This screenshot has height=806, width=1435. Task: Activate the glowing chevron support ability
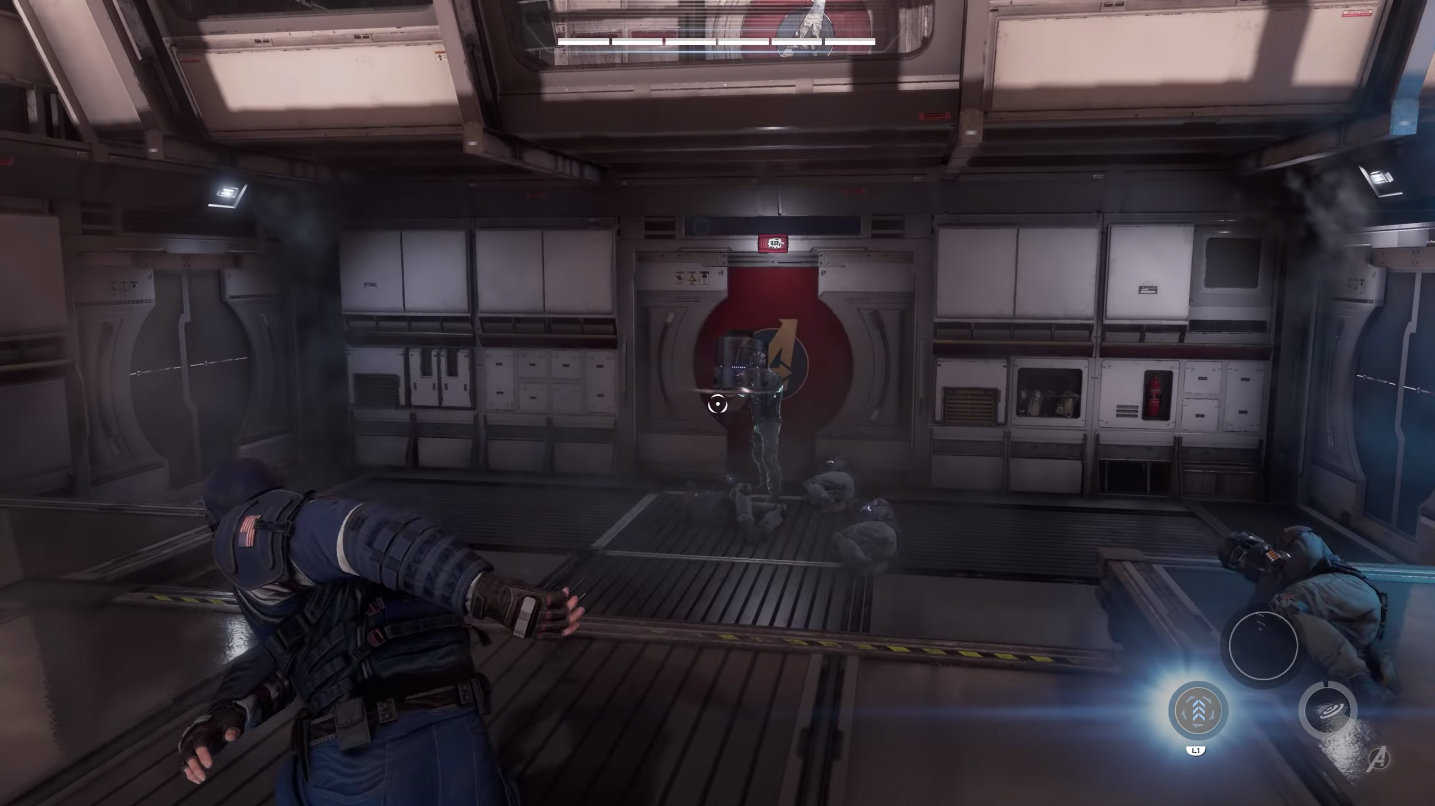[x=1197, y=710]
